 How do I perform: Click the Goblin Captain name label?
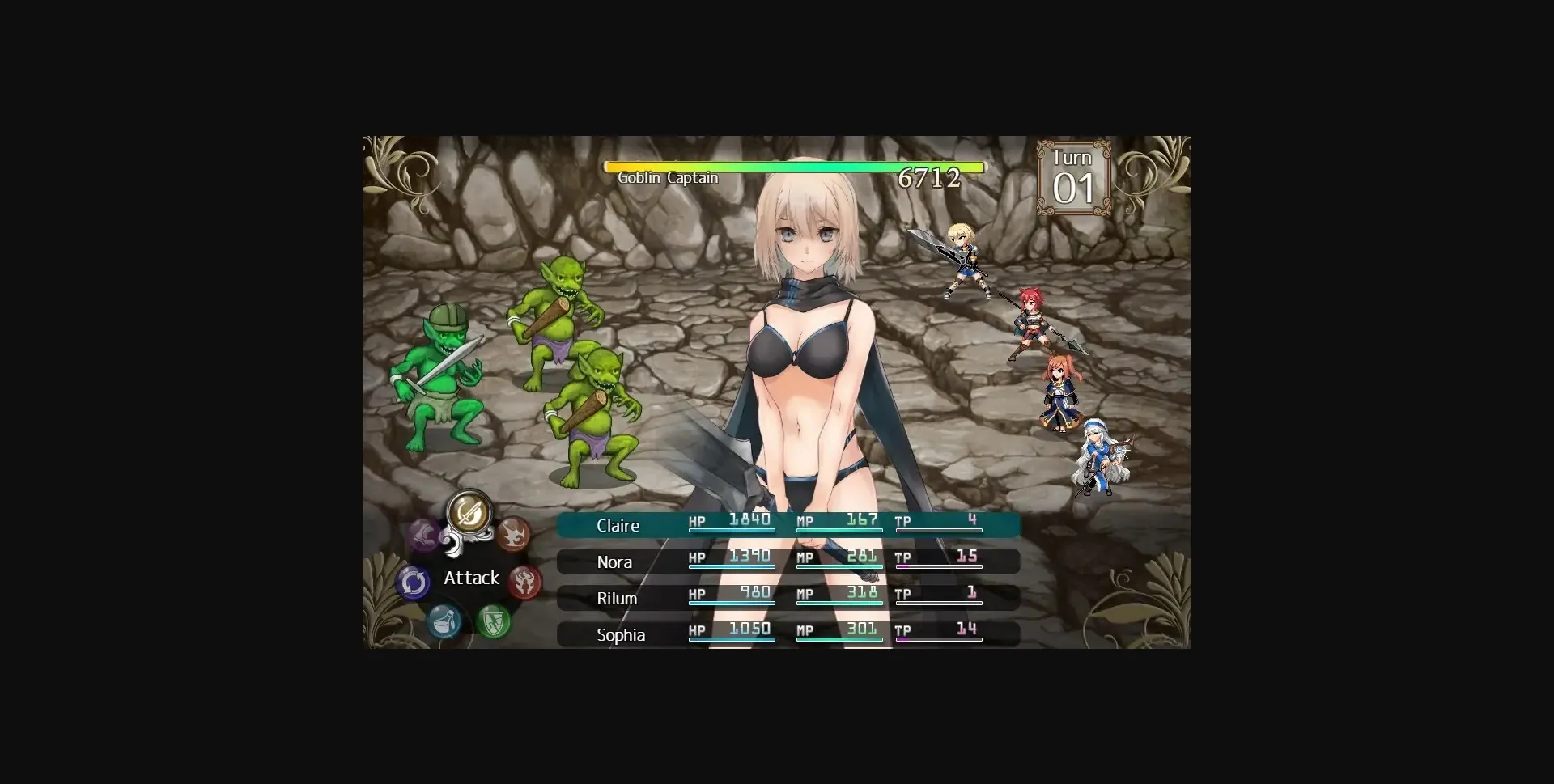click(x=666, y=178)
